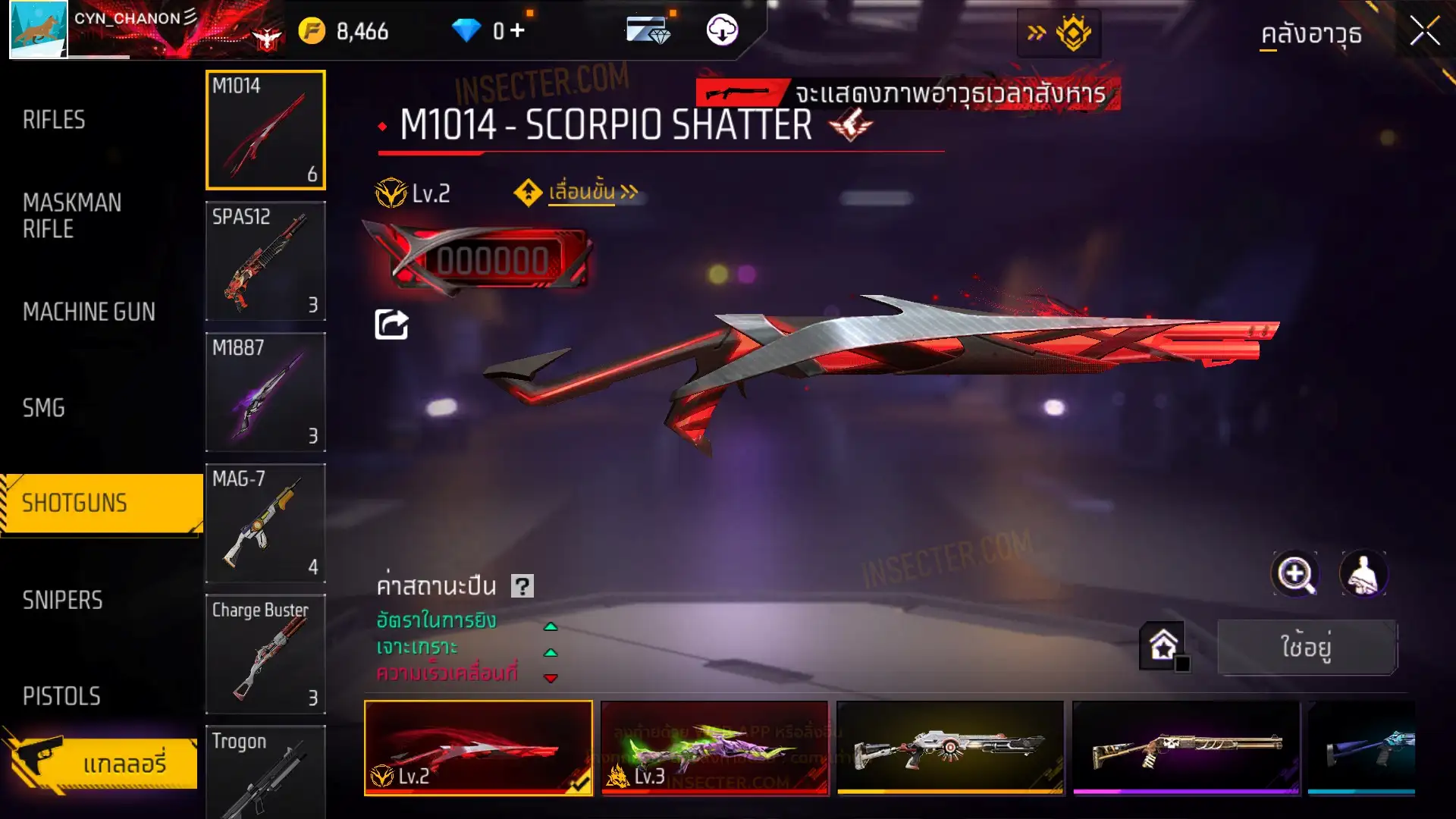Choose the MAG-7 shotgun tile
This screenshot has width=1456, height=819.
265,523
